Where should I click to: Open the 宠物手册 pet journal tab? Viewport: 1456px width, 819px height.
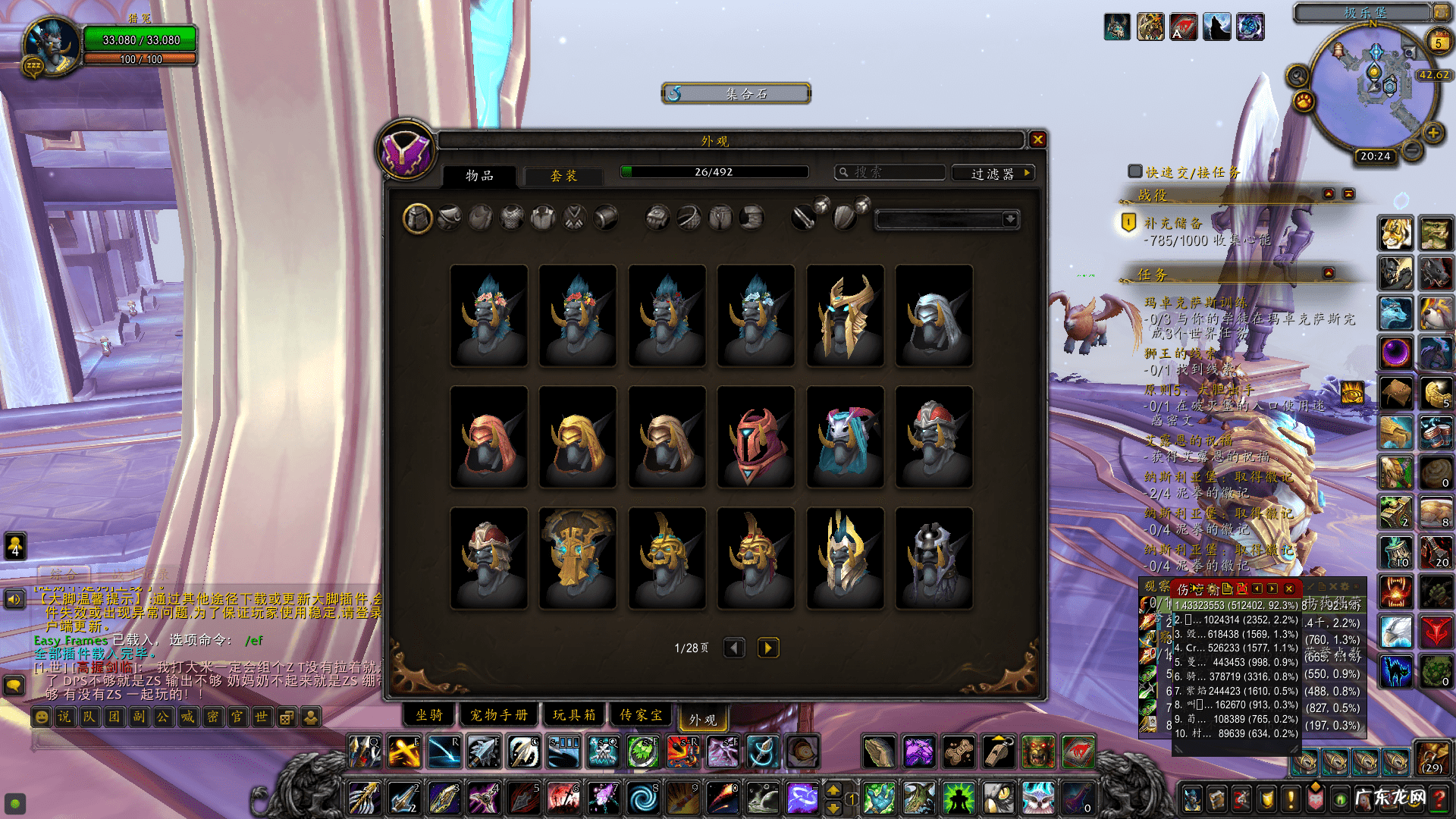point(498,715)
